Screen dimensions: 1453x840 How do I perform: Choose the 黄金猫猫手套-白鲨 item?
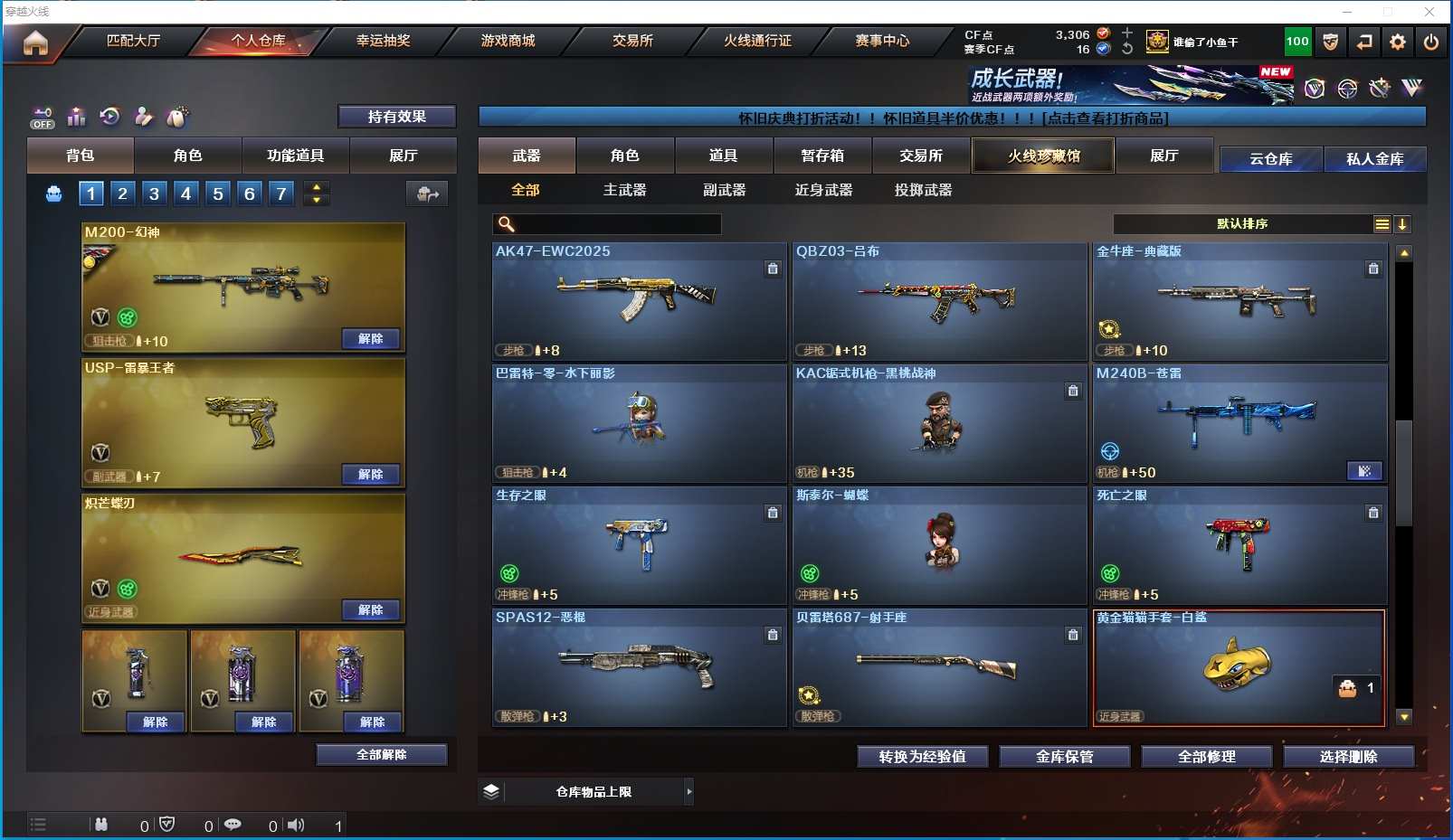[1239, 667]
